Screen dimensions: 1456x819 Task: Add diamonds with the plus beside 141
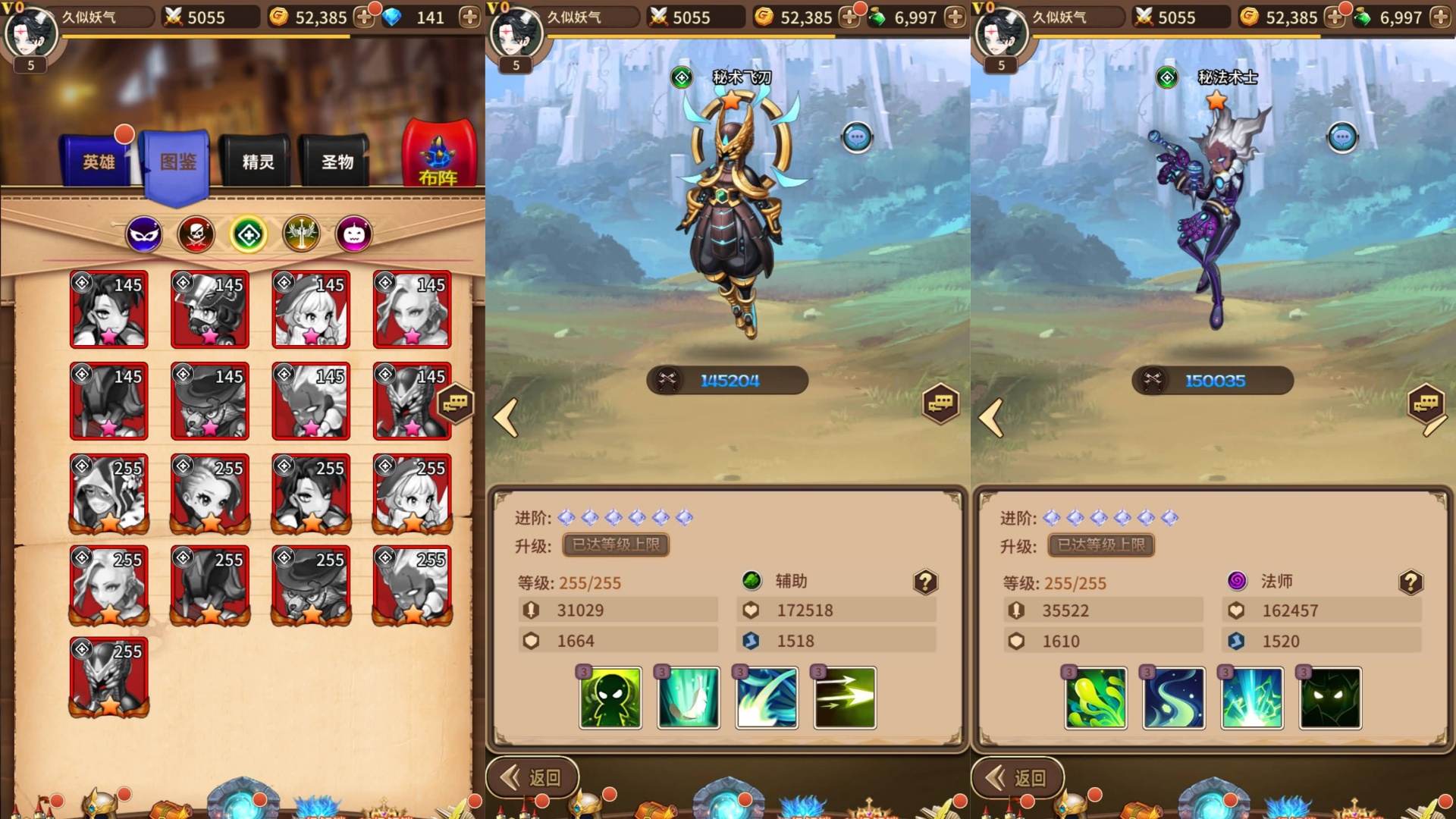469,17
